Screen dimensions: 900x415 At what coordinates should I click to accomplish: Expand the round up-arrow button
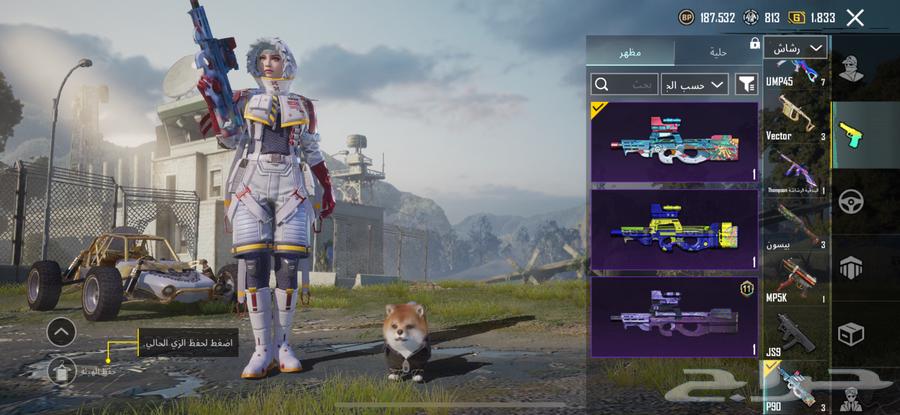pos(61,331)
